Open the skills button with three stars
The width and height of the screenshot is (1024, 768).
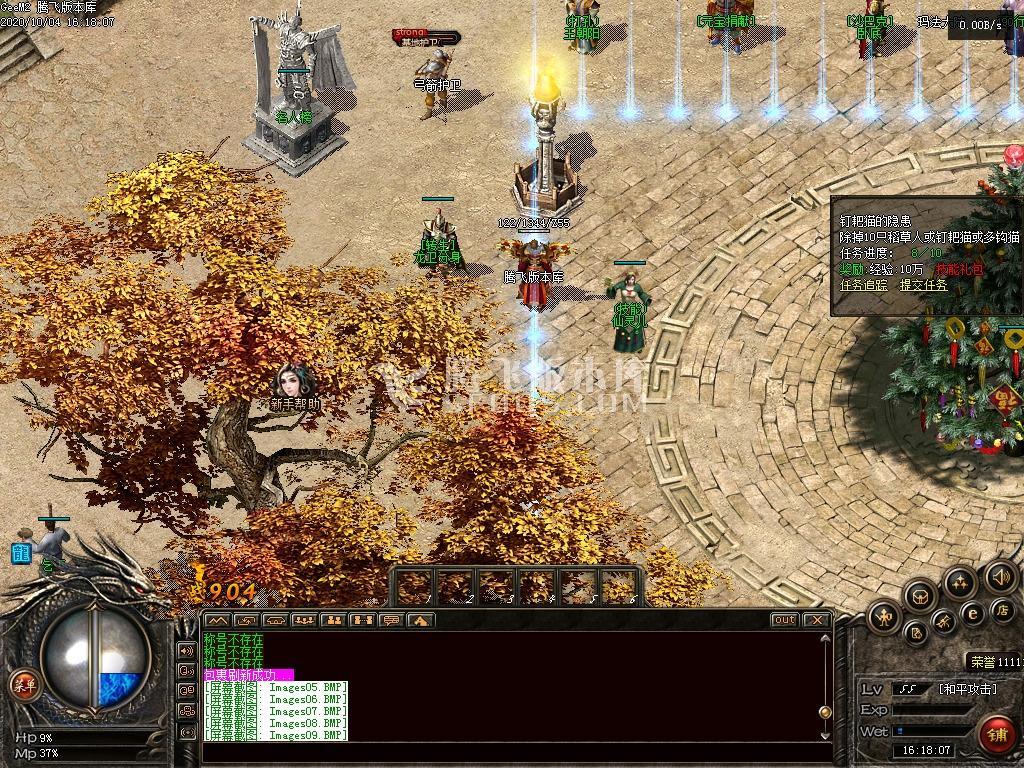959,582
